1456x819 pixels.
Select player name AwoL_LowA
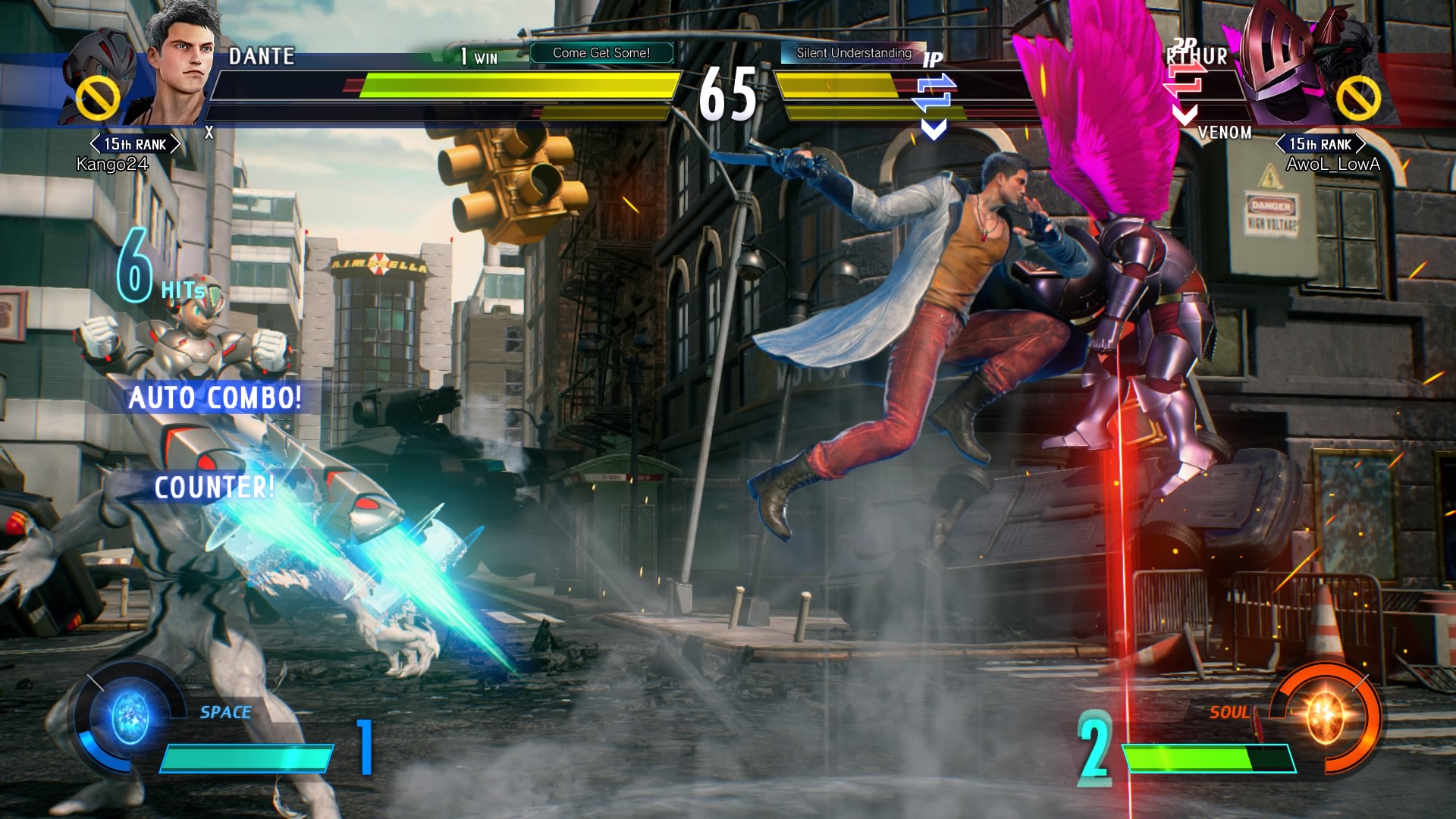(x=1332, y=165)
